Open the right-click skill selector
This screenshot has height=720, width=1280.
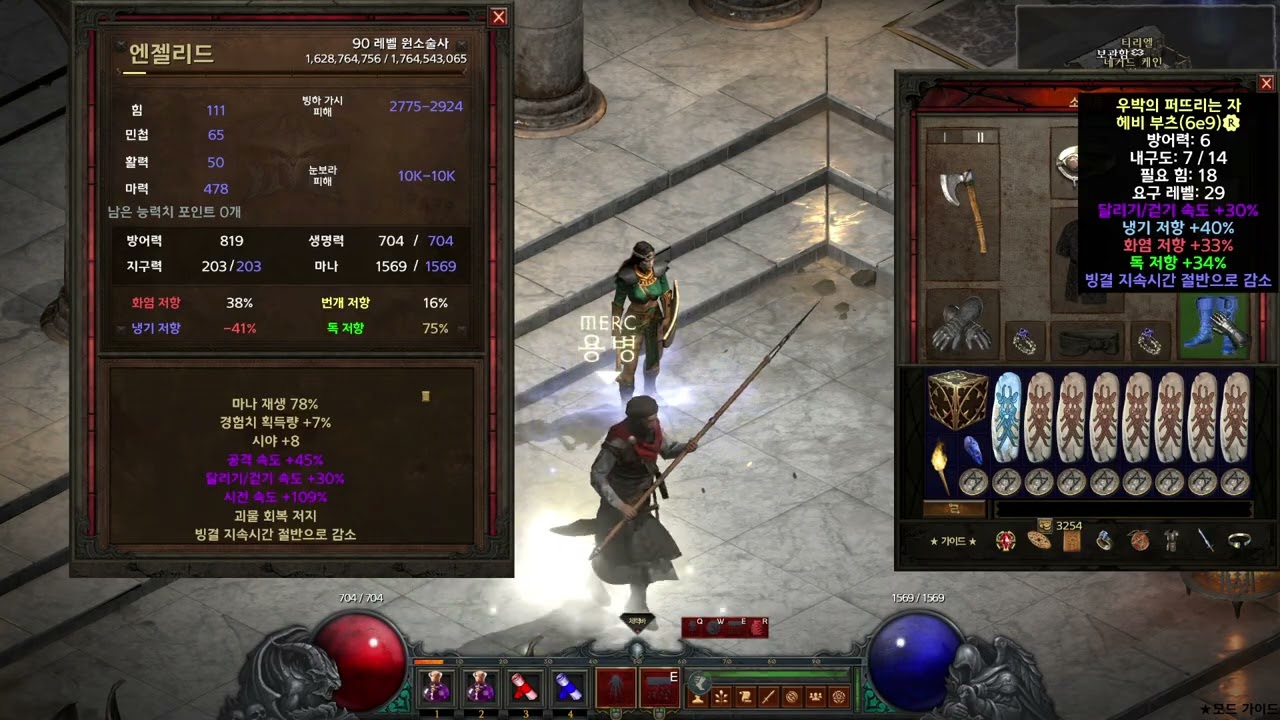[x=659, y=688]
